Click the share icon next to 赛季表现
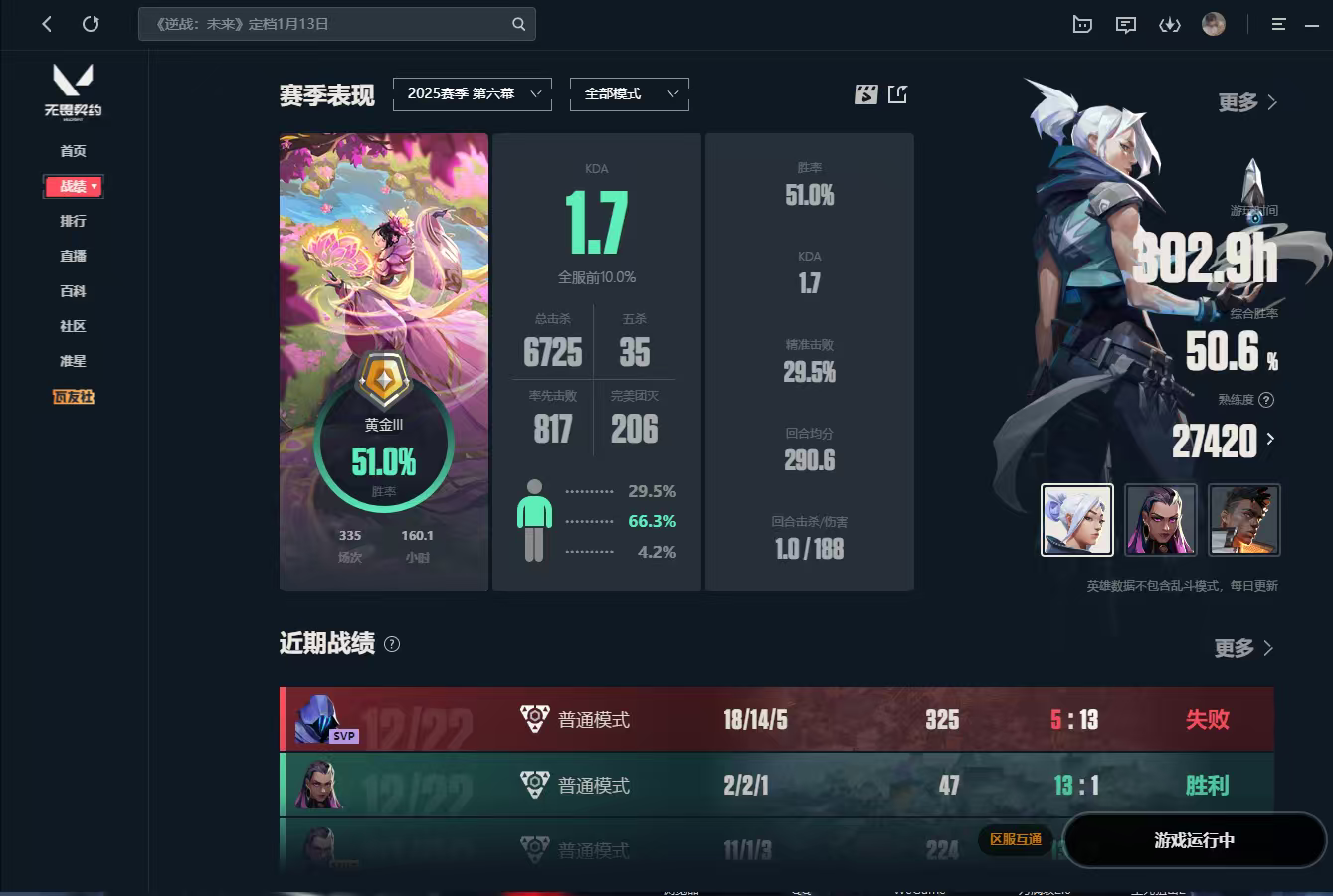The image size is (1333, 896). coord(897,93)
